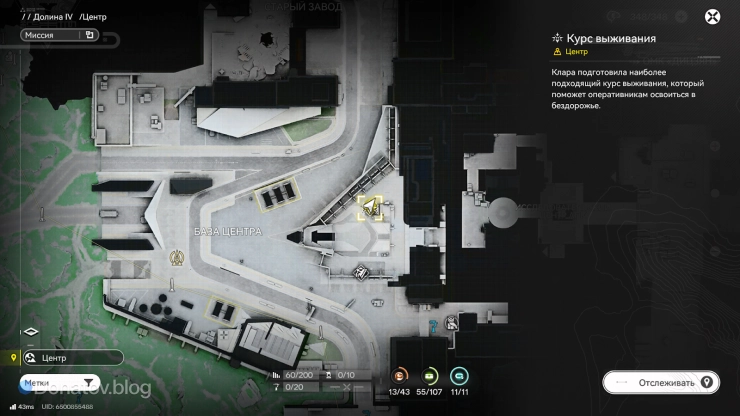Open the Миссия selector
740x416 pixels.
click(x=58, y=35)
